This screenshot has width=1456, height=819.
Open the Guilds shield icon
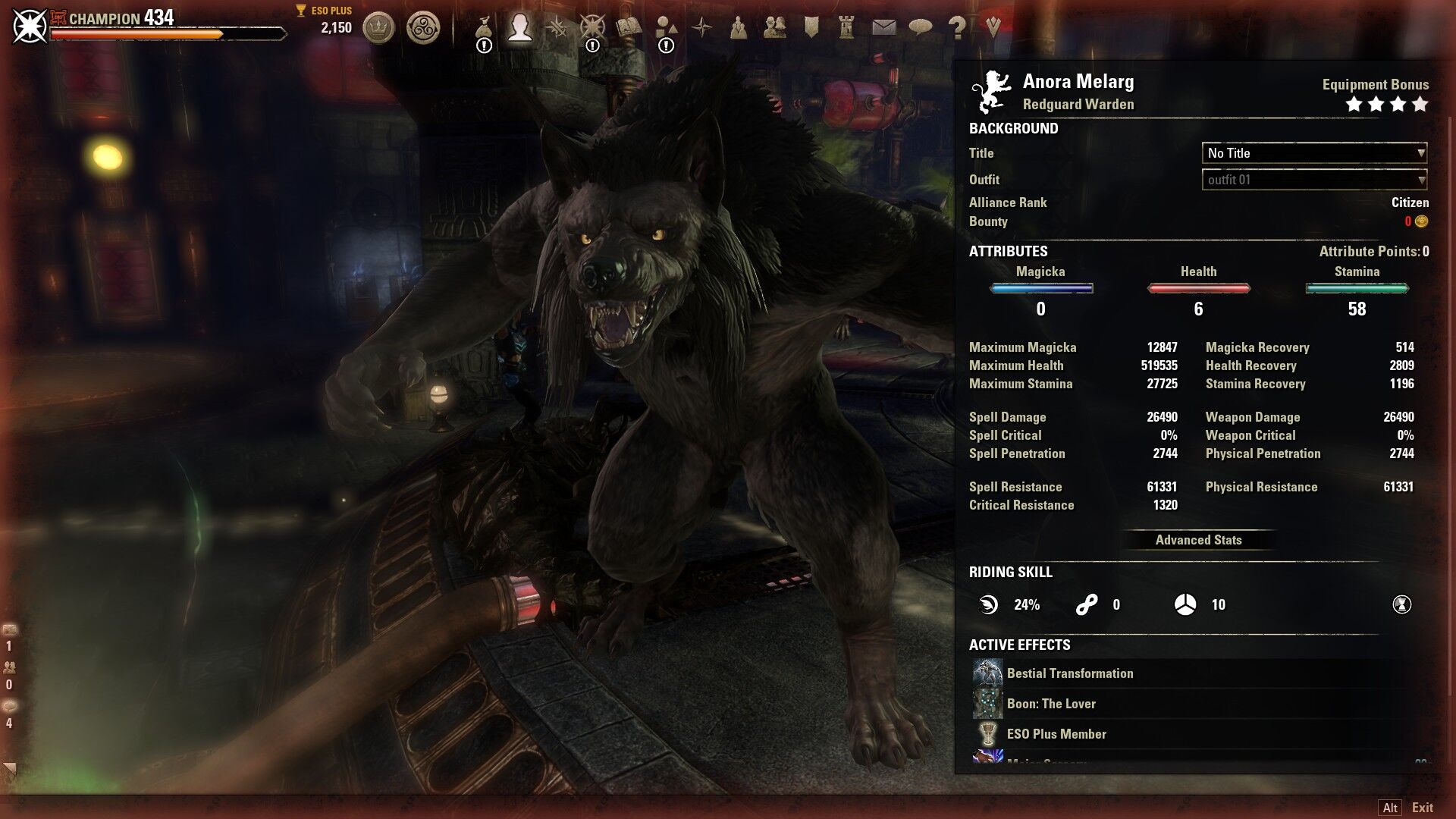pyautogui.click(x=811, y=28)
